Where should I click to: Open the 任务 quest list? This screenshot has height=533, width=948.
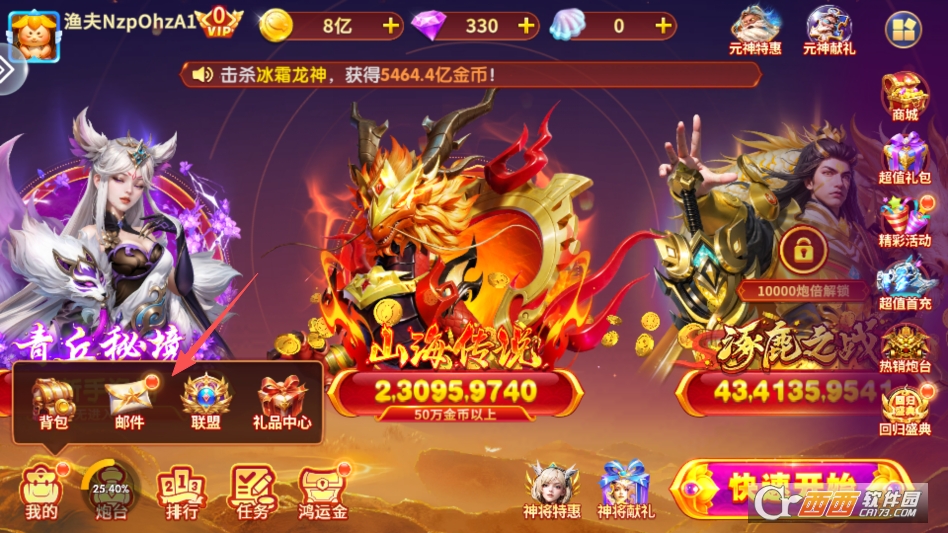point(251,491)
